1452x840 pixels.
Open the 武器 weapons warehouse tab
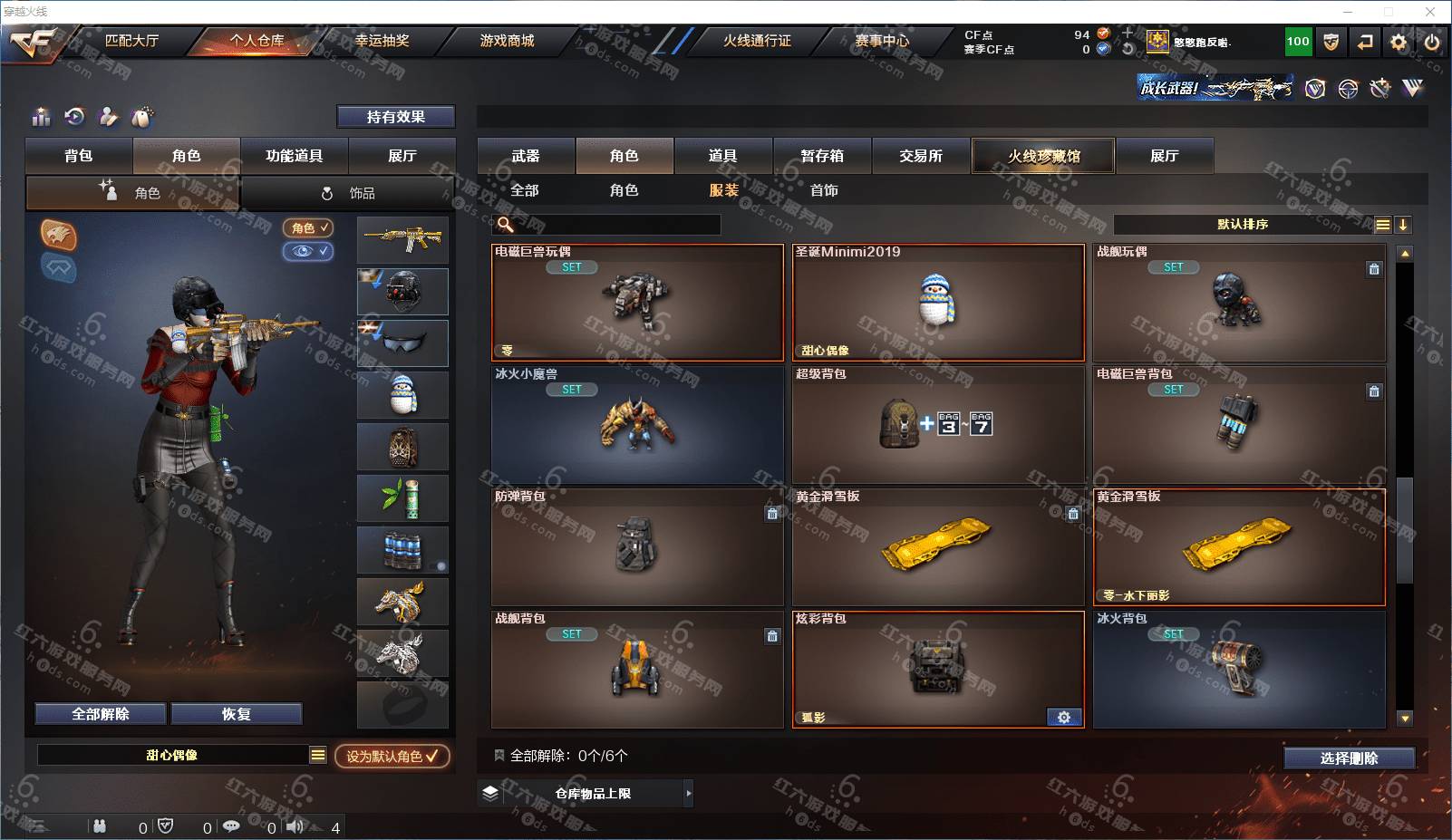526,156
